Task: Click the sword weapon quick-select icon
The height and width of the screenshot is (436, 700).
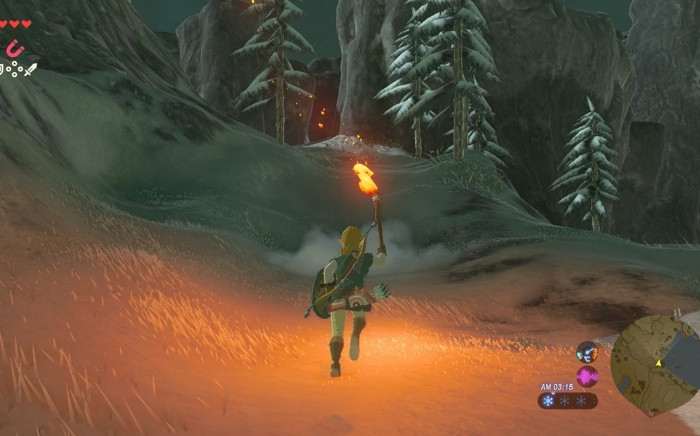Action: click(29, 70)
